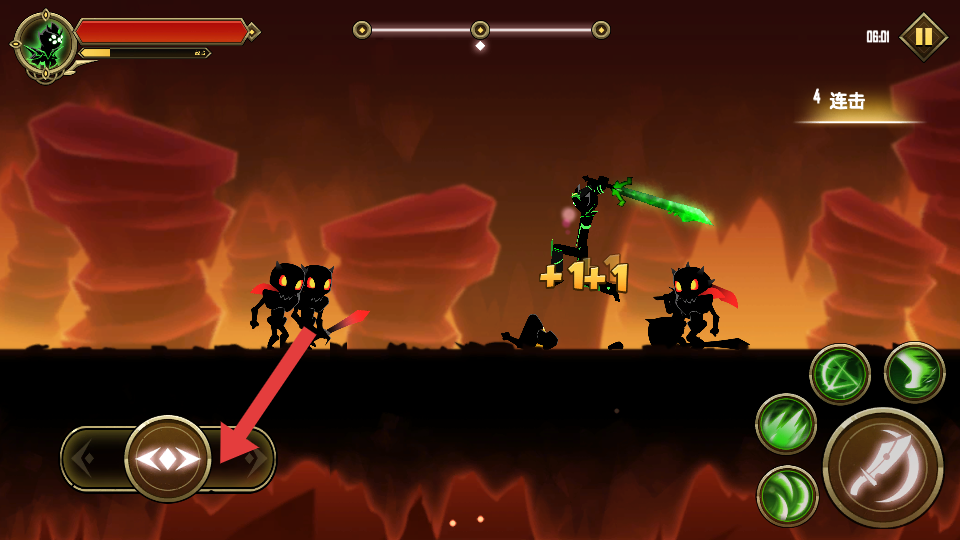Pause the game with the diamond button
This screenshot has width=960, height=540.
[x=923, y=37]
